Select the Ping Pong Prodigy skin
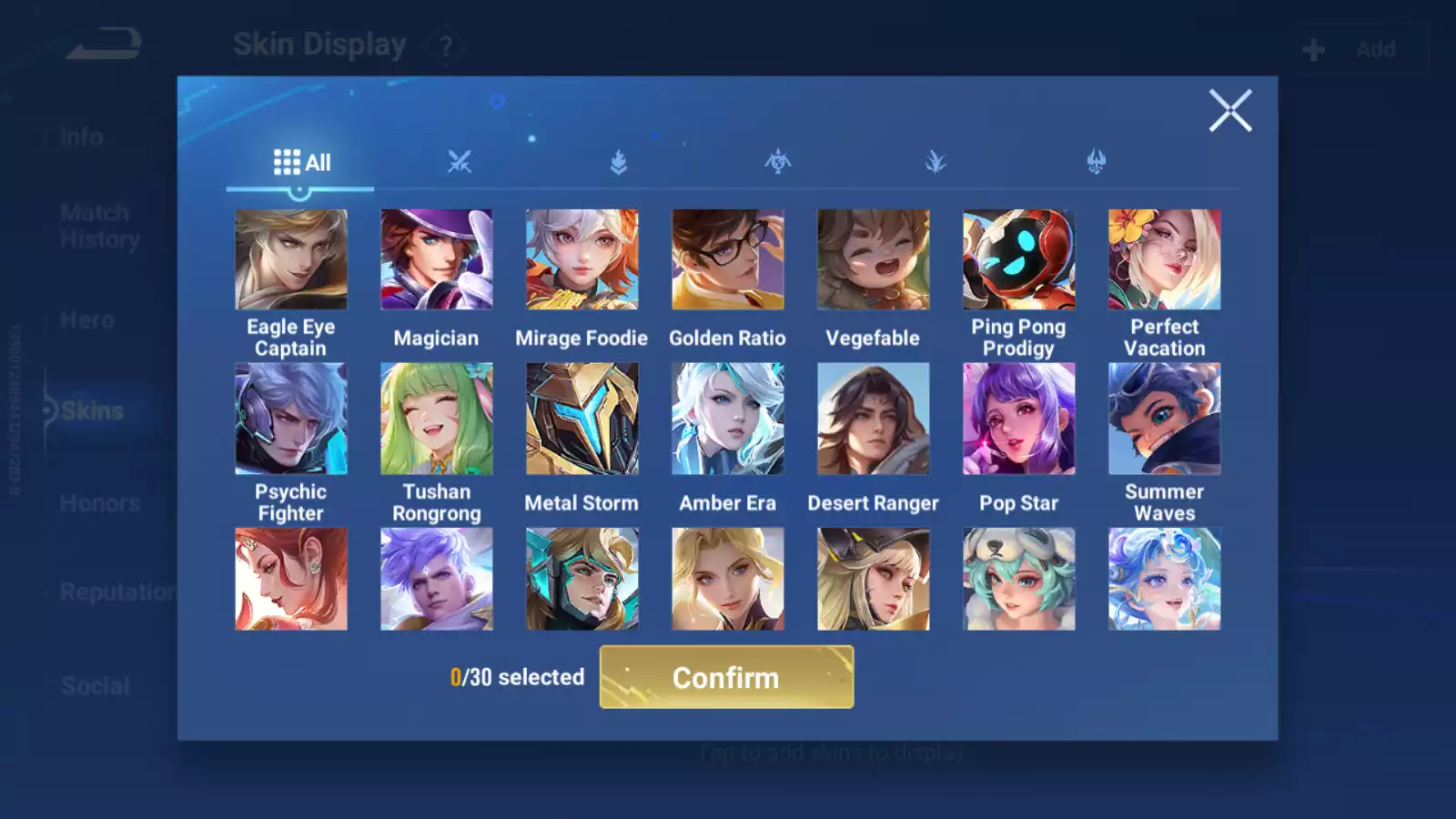Viewport: 1456px width, 819px height. coord(1019,260)
